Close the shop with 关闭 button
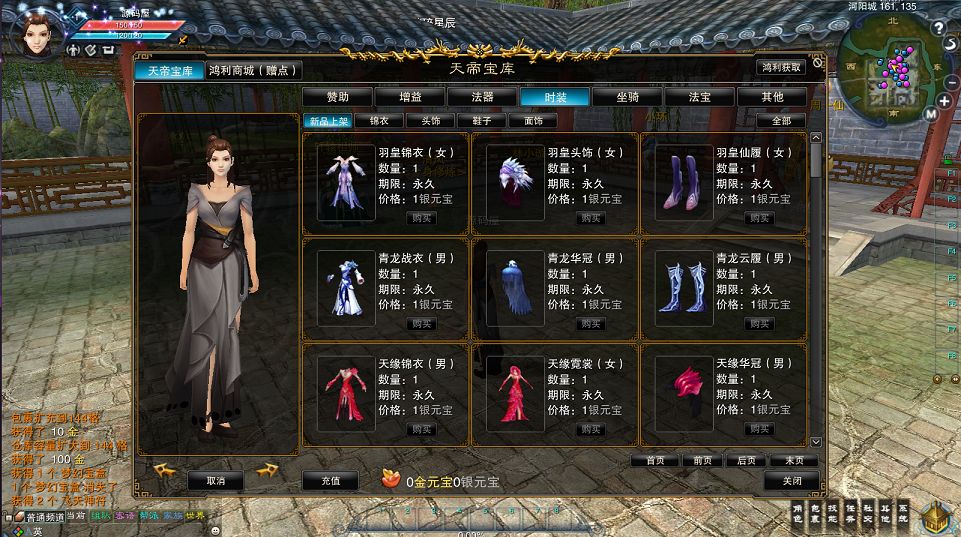This screenshot has width=961, height=537. tap(791, 481)
